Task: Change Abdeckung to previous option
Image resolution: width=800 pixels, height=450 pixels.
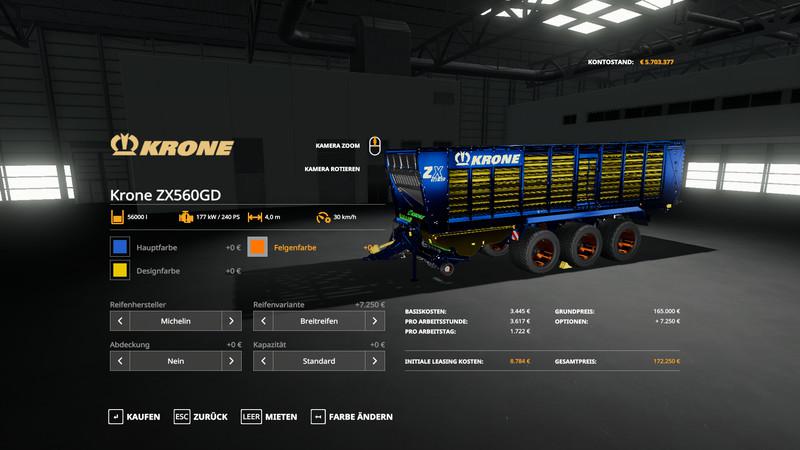Action: 121,361
